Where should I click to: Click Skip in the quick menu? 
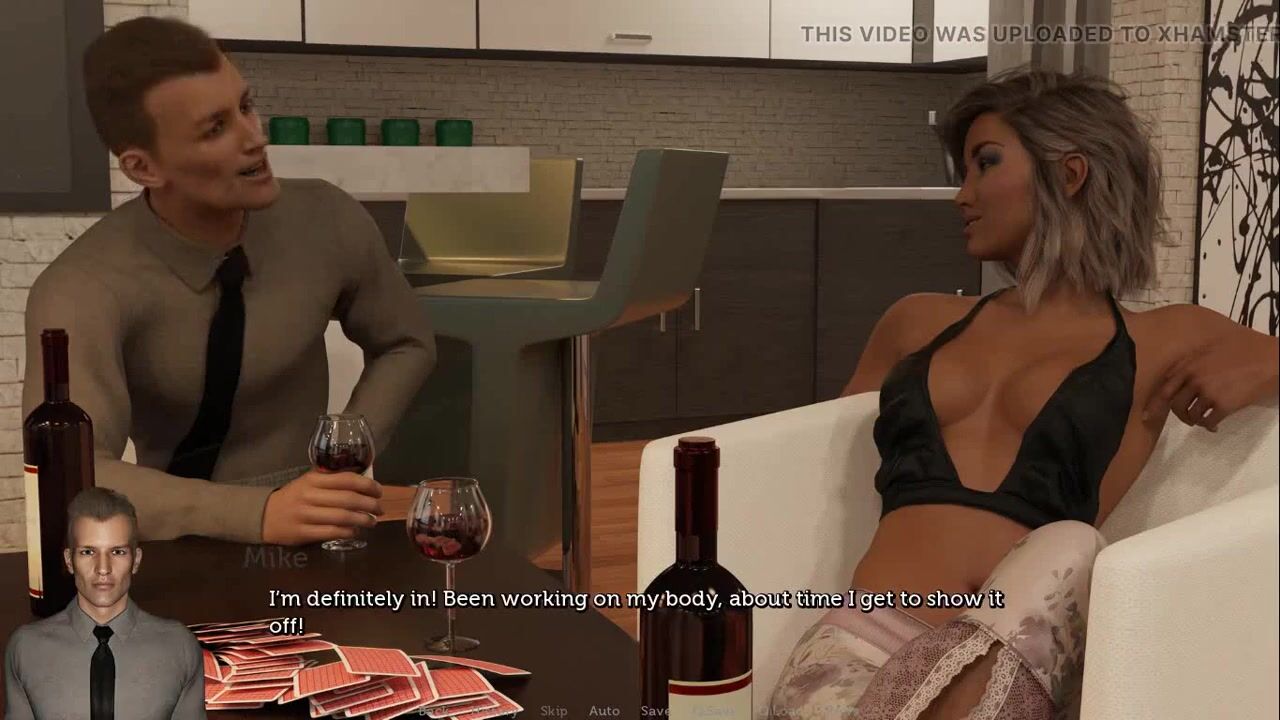click(x=554, y=711)
